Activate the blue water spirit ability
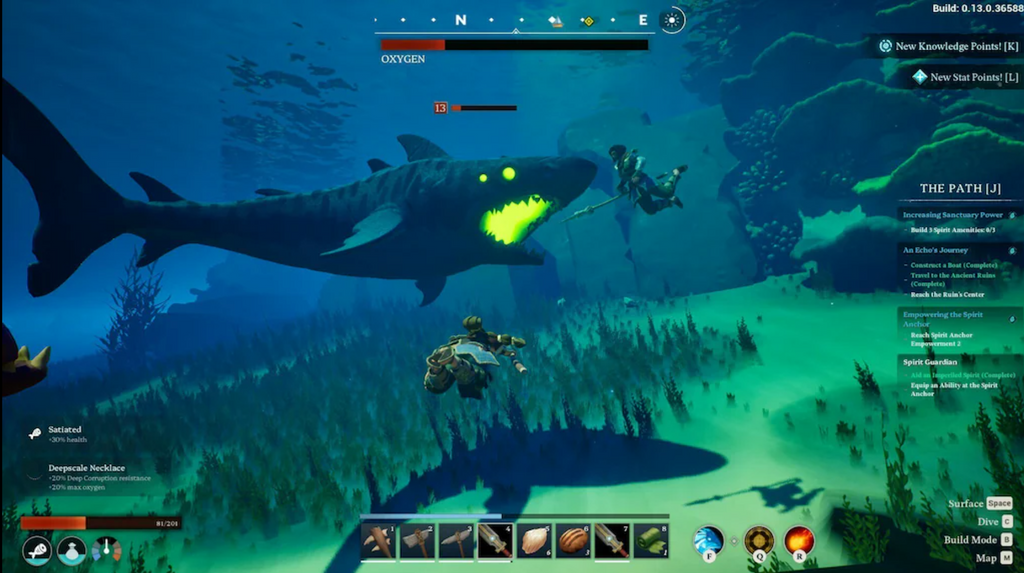Image resolution: width=1024 pixels, height=573 pixels. click(709, 541)
